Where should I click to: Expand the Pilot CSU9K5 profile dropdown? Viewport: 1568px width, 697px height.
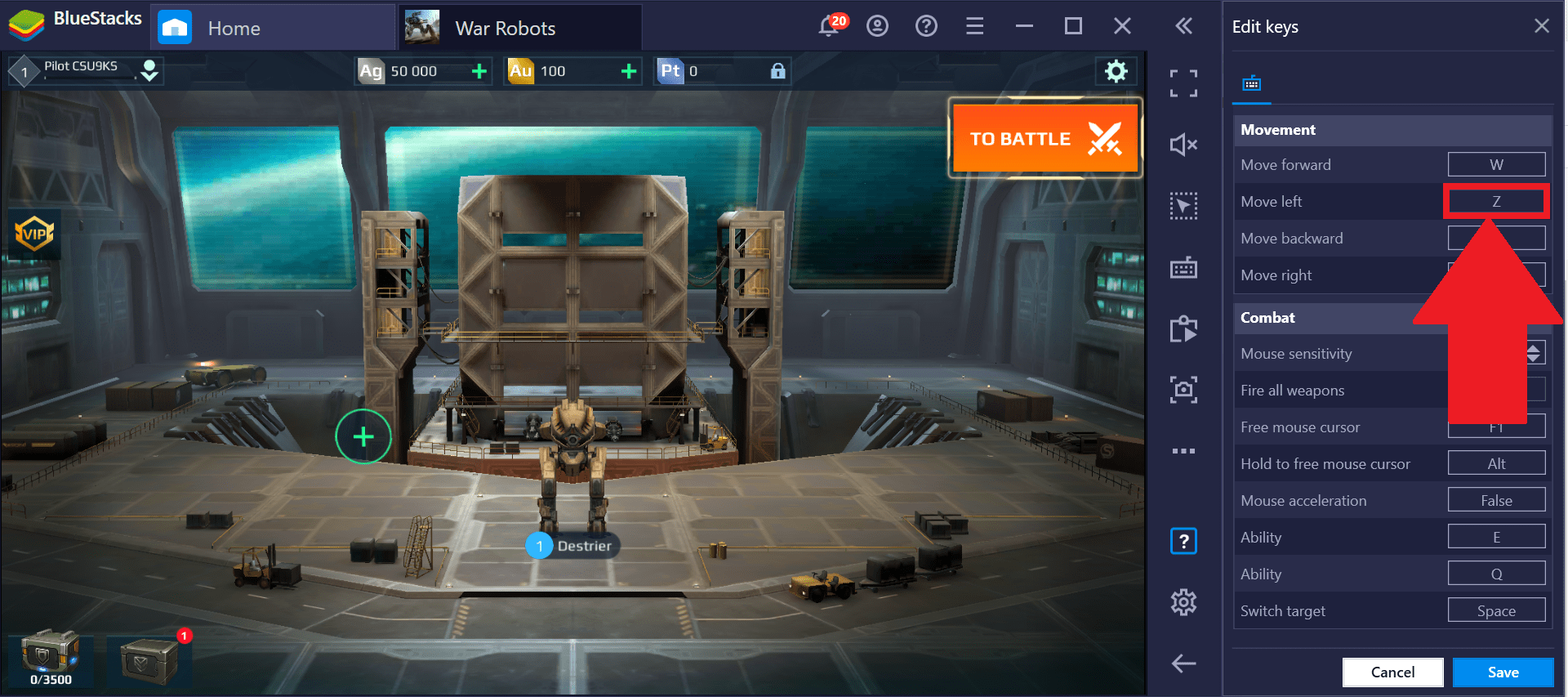coord(149,71)
